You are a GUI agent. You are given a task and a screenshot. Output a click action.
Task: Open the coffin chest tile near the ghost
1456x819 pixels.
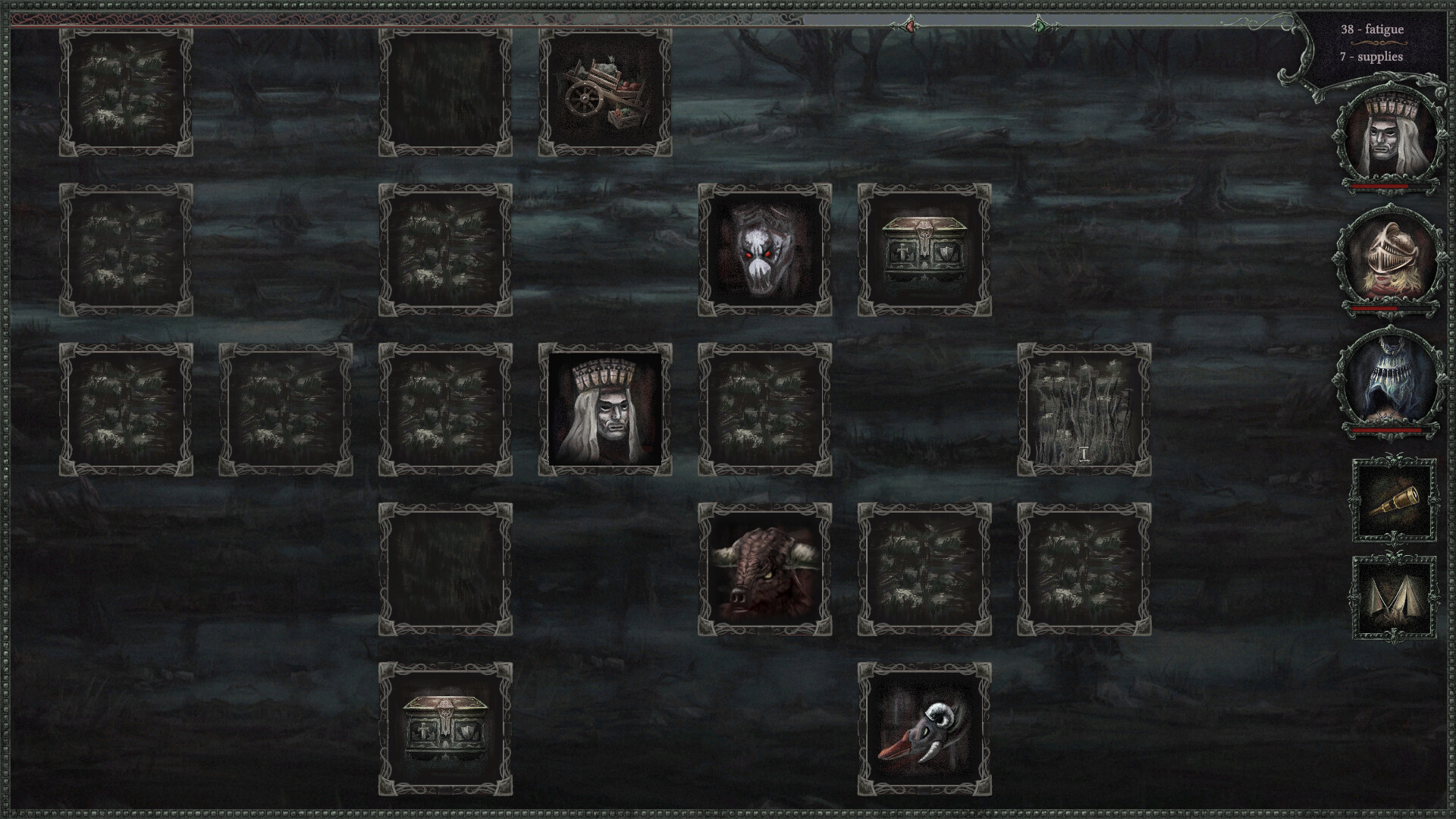(924, 249)
